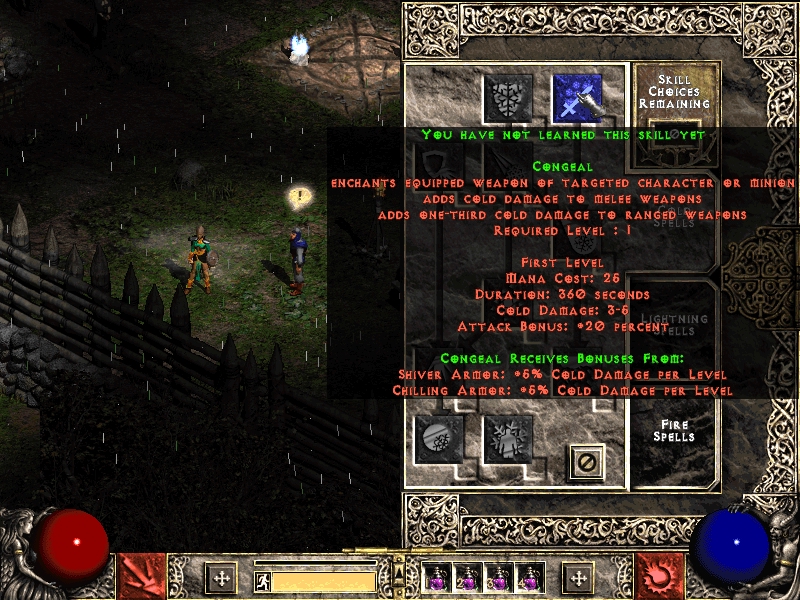
Task: Select the Congeal skill icon
Action: [x=577, y=98]
